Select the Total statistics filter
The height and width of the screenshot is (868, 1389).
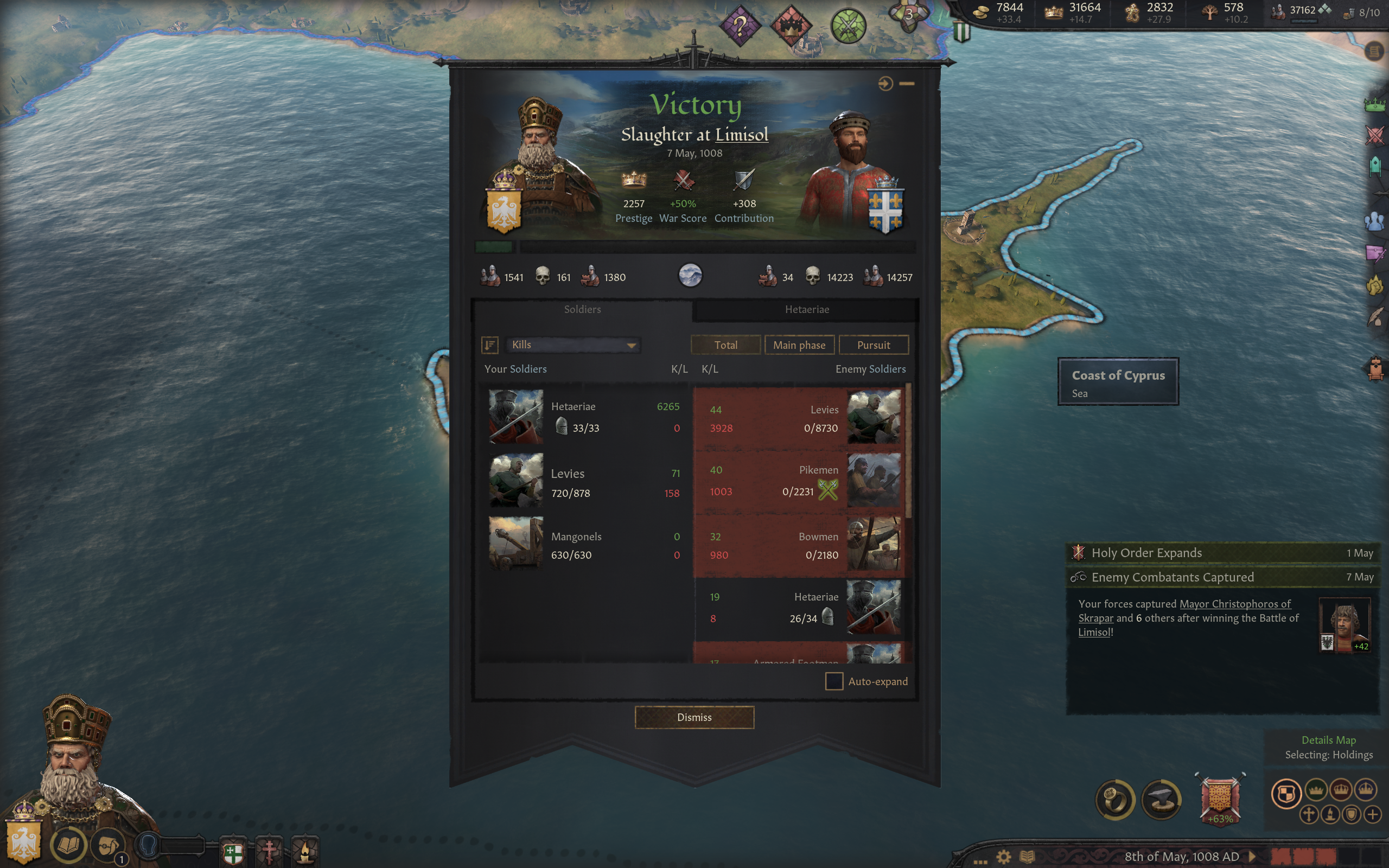pos(725,345)
